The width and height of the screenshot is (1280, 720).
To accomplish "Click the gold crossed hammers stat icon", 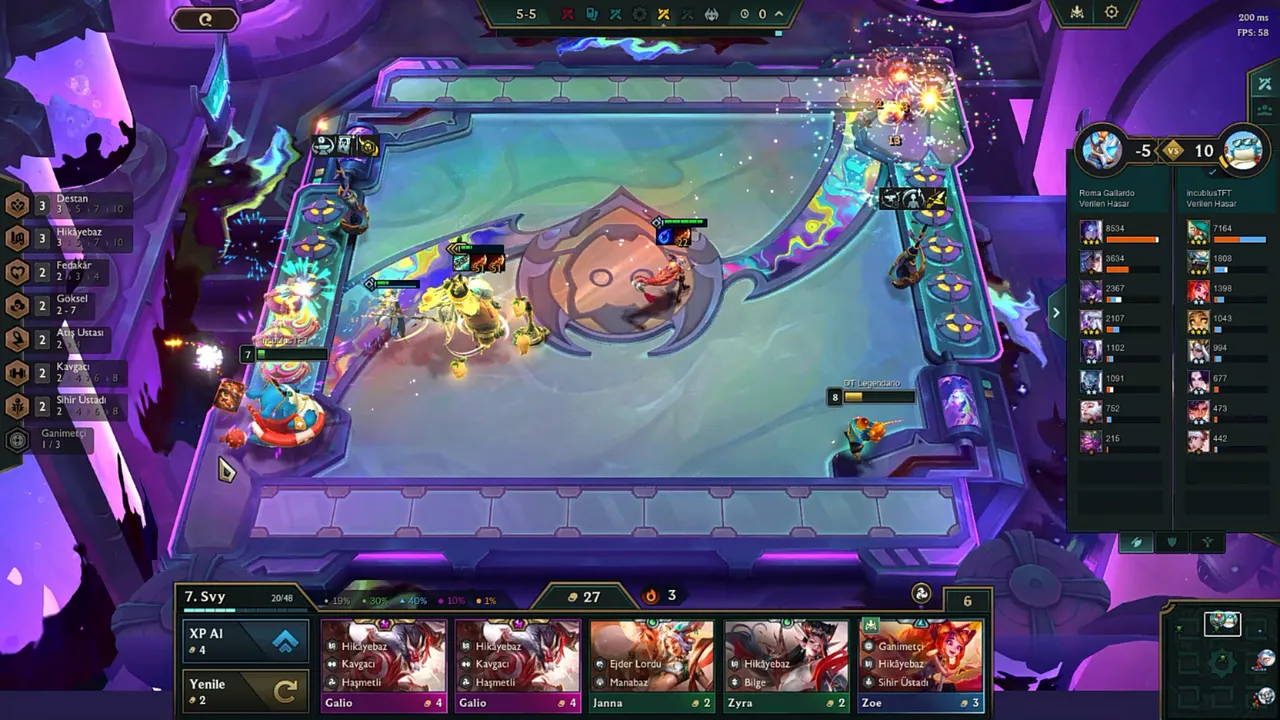I will tap(663, 14).
